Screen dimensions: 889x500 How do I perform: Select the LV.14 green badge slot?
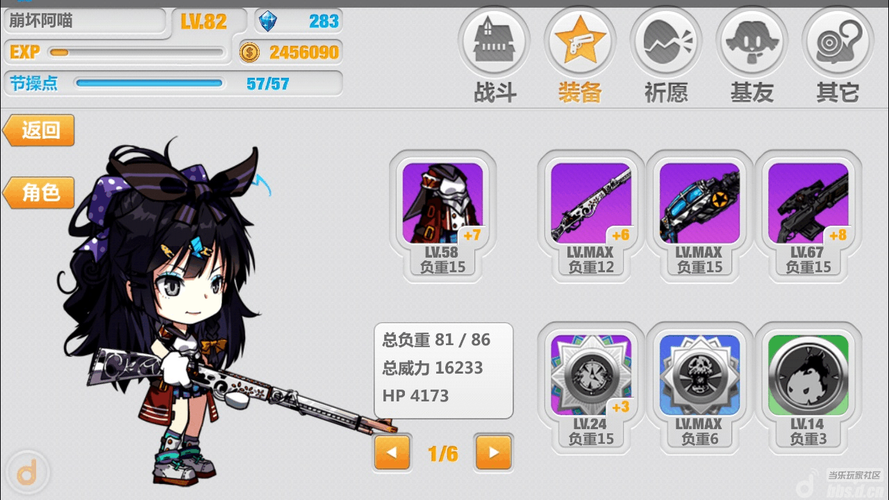807,385
